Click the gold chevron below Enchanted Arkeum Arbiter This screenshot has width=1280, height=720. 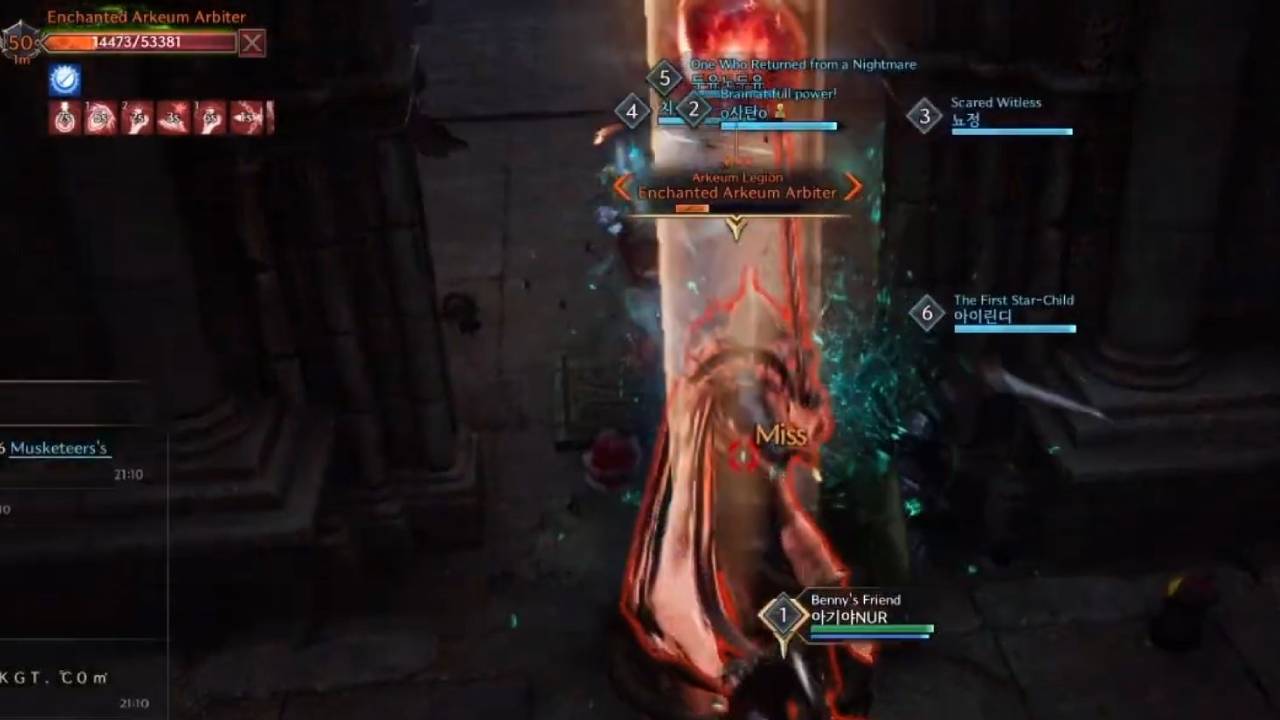click(x=736, y=229)
